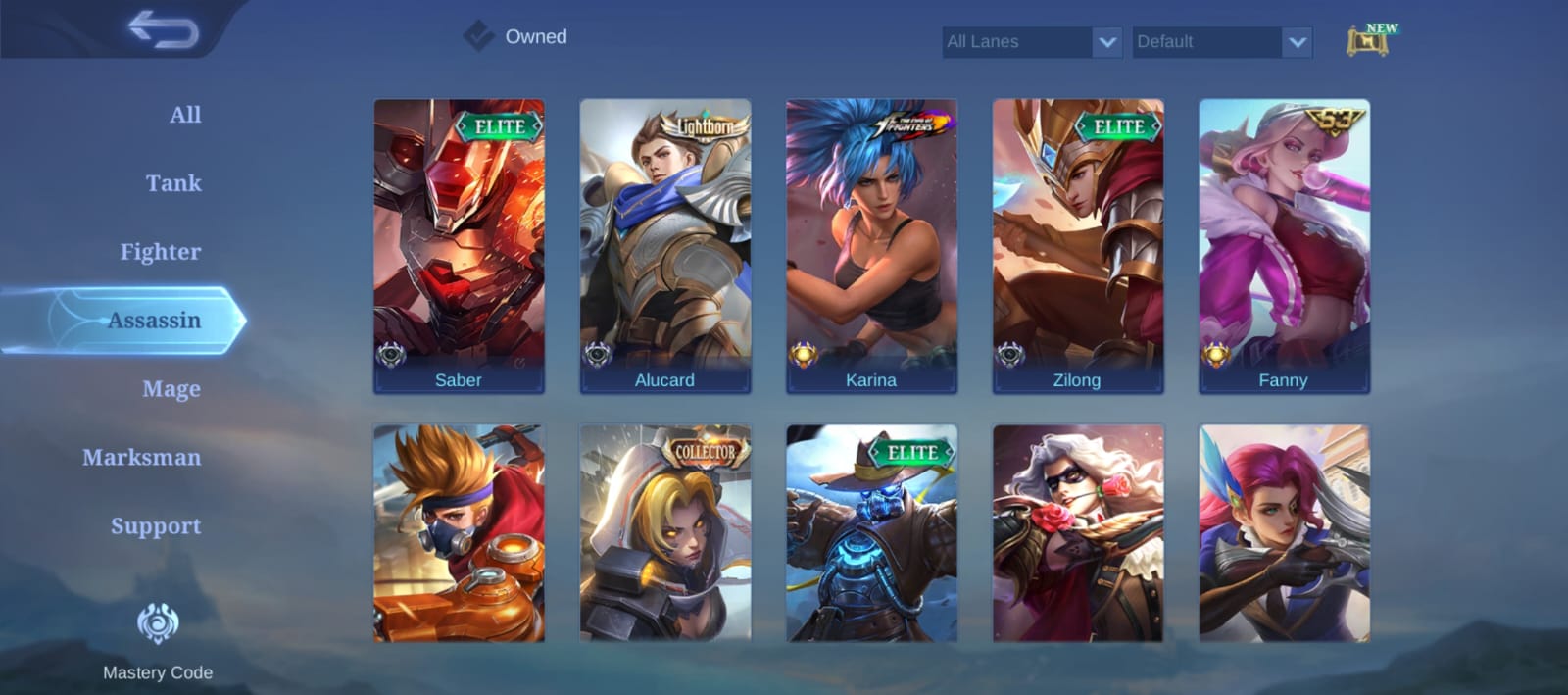Choose the Karina hero card
1568x695 pixels.
click(871, 245)
